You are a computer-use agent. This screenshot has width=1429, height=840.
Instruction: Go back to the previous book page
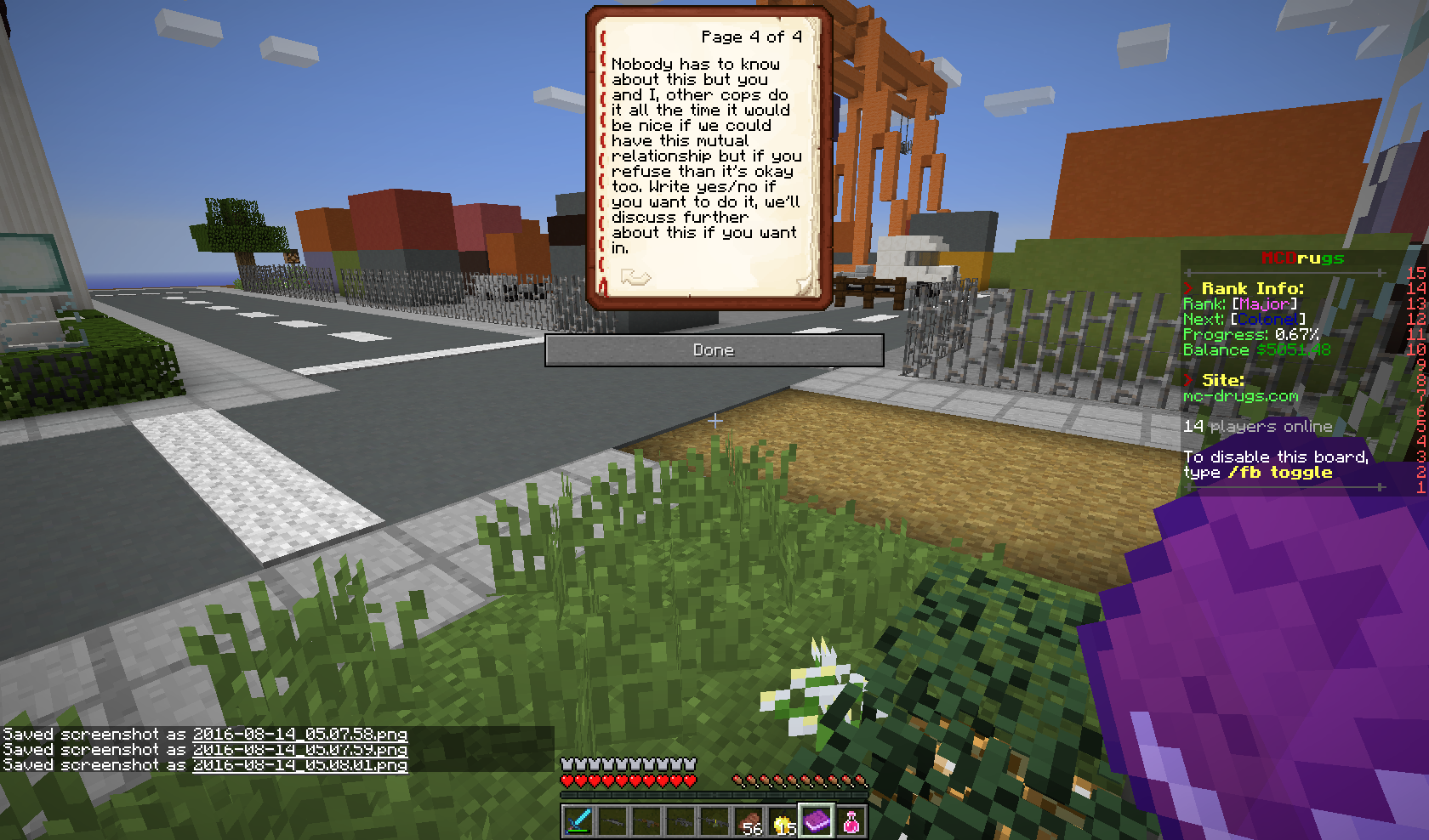click(x=635, y=277)
